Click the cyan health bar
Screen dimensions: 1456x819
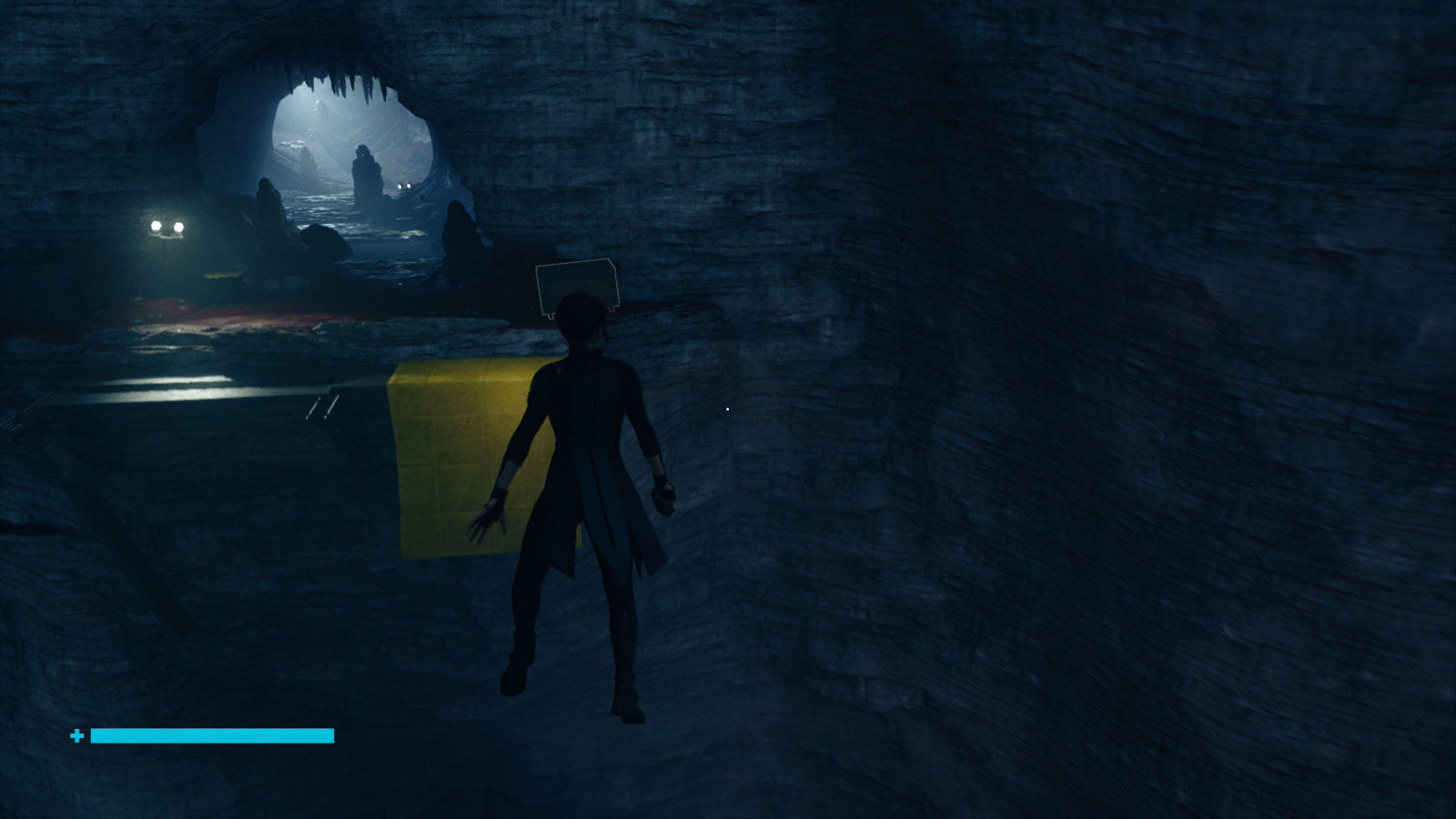click(214, 735)
